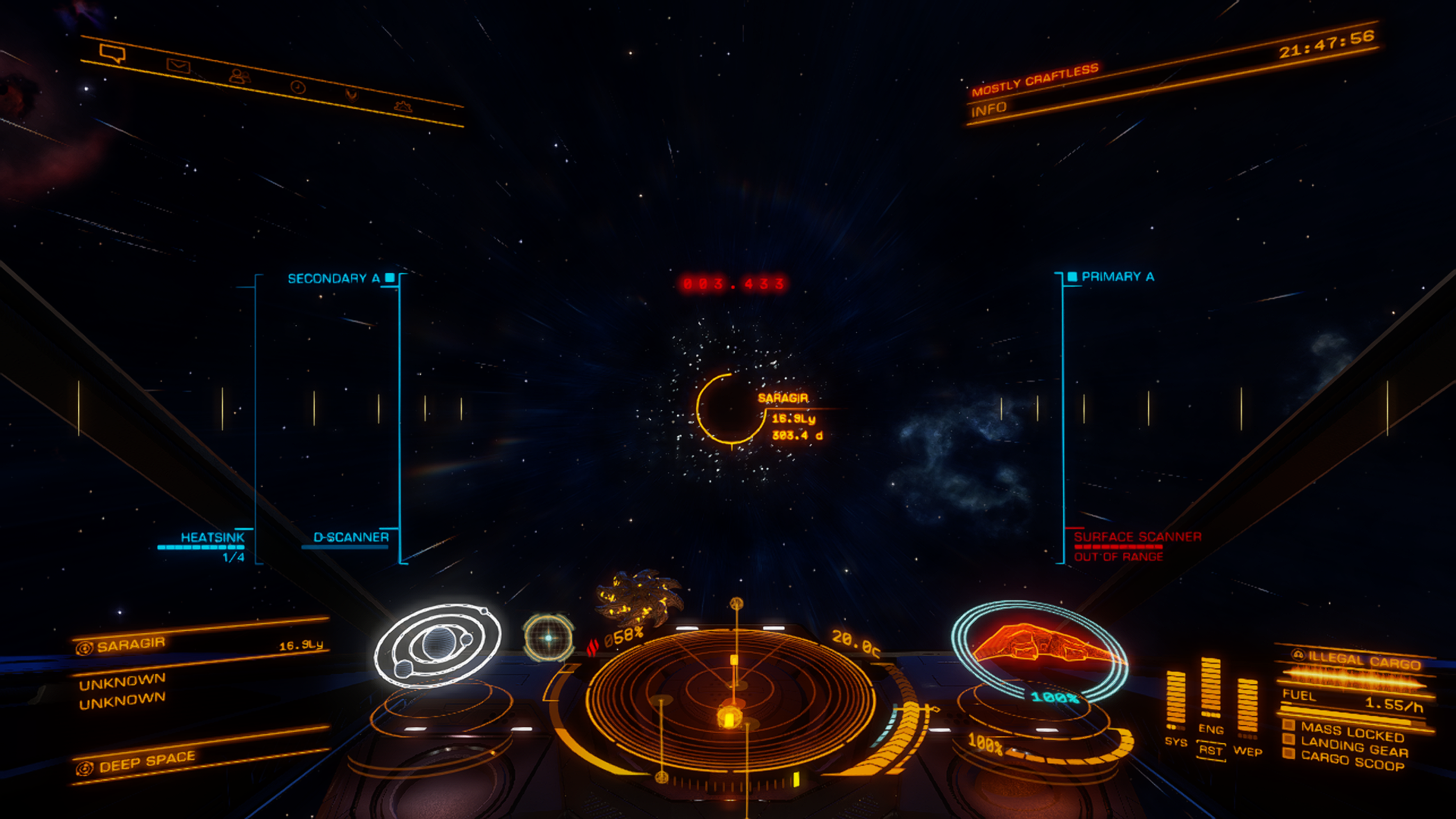Select the WEP power capacitor bar
The image size is (1456, 819).
click(1247, 707)
